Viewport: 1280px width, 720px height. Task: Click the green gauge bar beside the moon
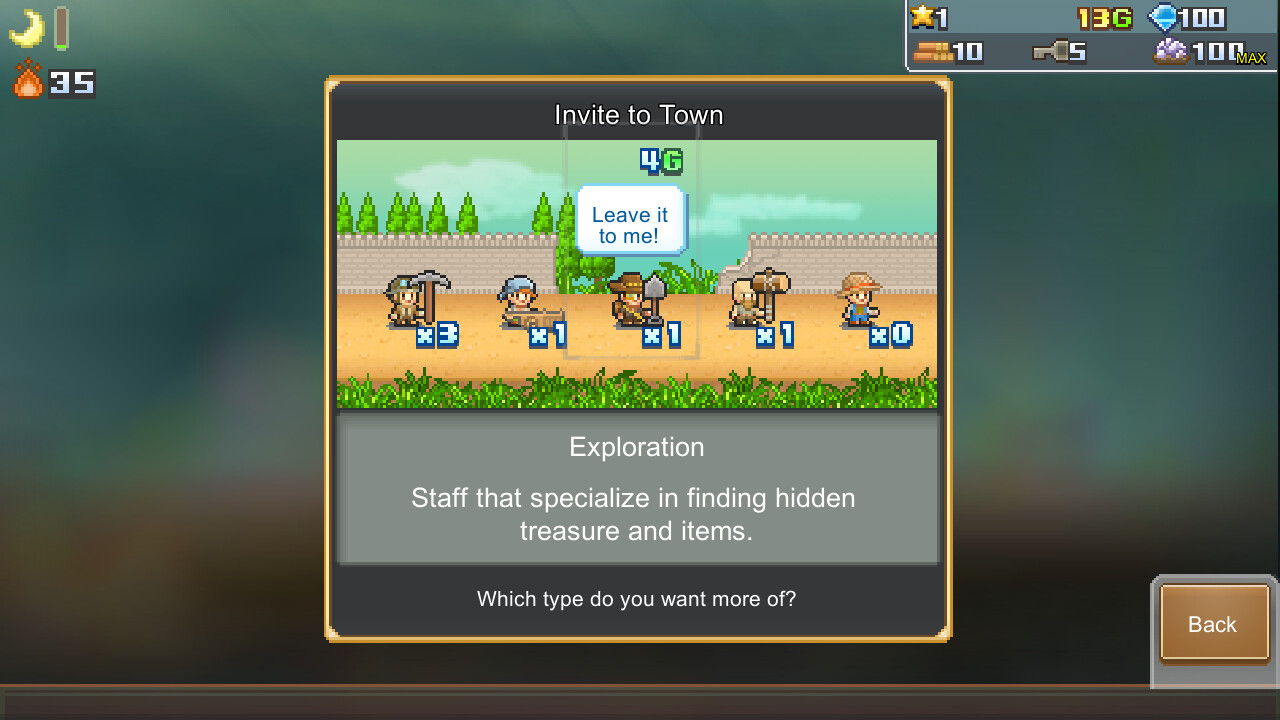pos(60,27)
